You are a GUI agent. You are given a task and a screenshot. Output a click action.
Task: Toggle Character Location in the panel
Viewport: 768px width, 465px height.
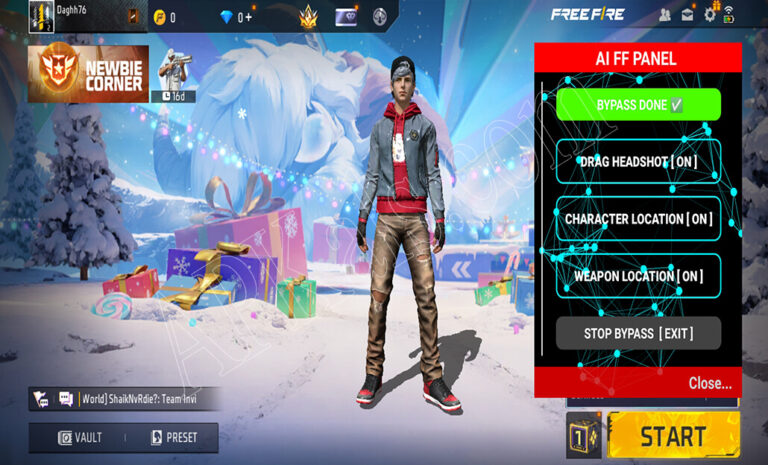click(638, 218)
